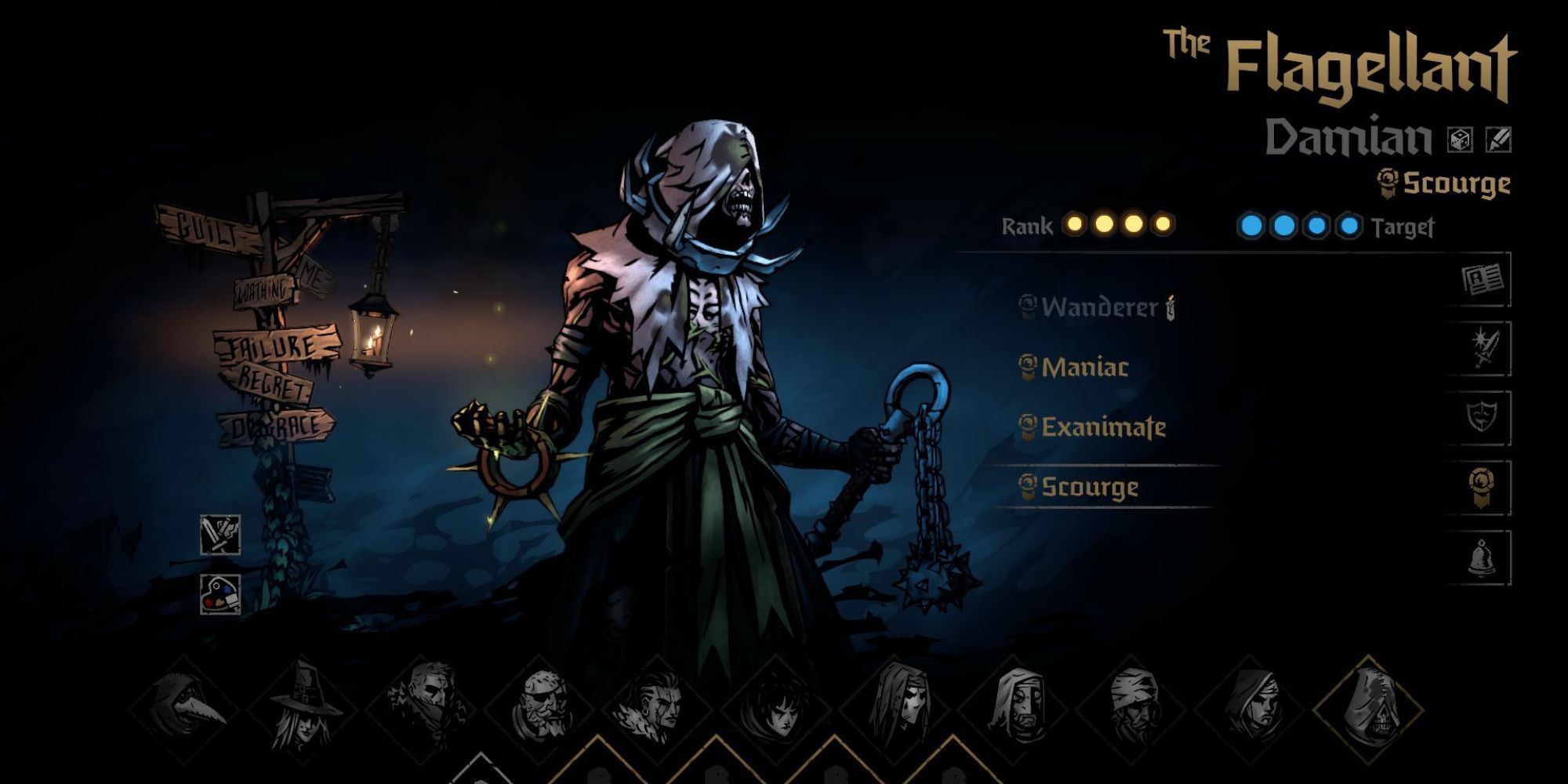
Task: Click the first blue Target pip
Action: coord(1252,224)
